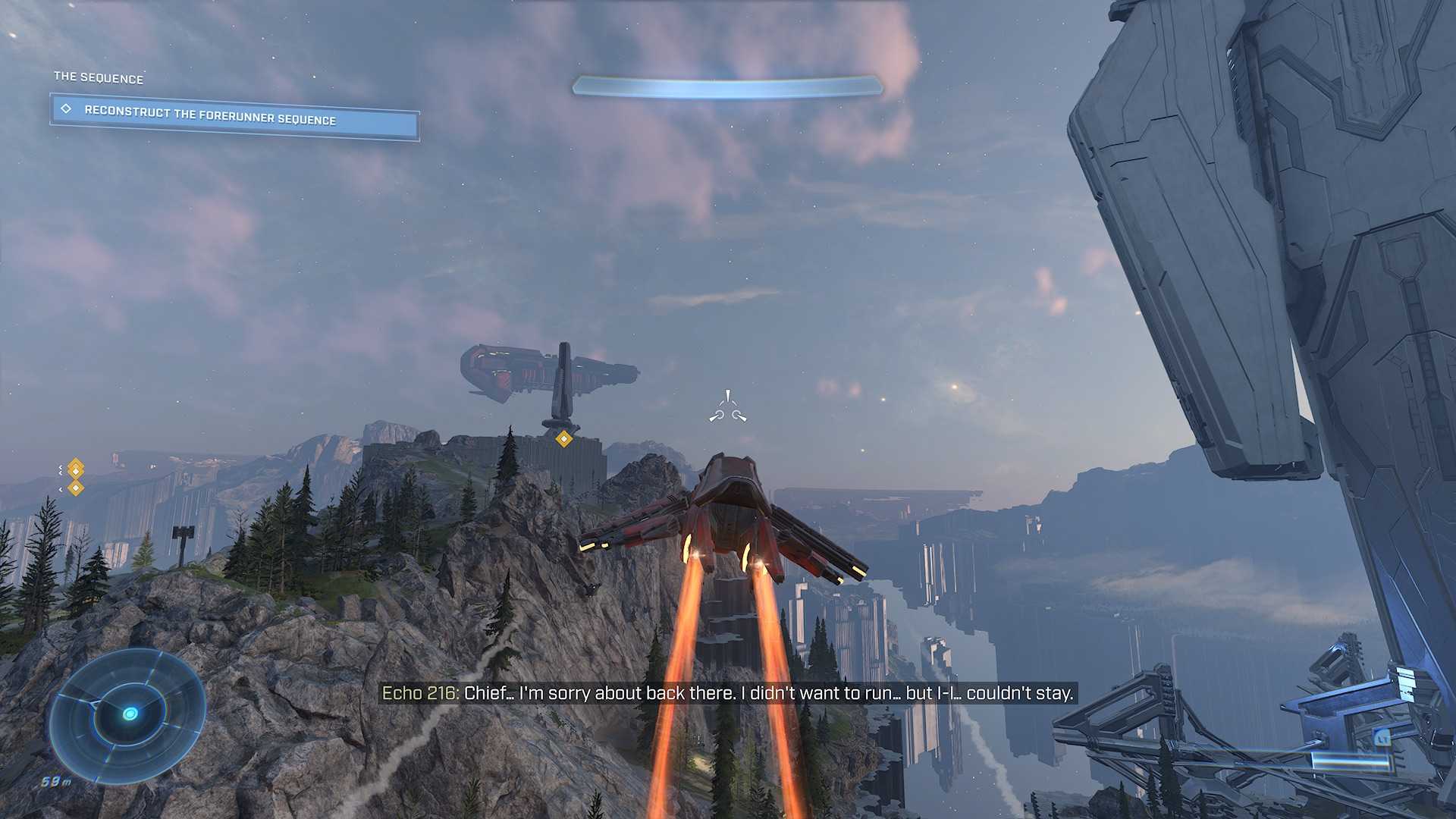Click the circular motion tracker radar
Image resolution: width=1456 pixels, height=819 pixels.
click(x=128, y=714)
